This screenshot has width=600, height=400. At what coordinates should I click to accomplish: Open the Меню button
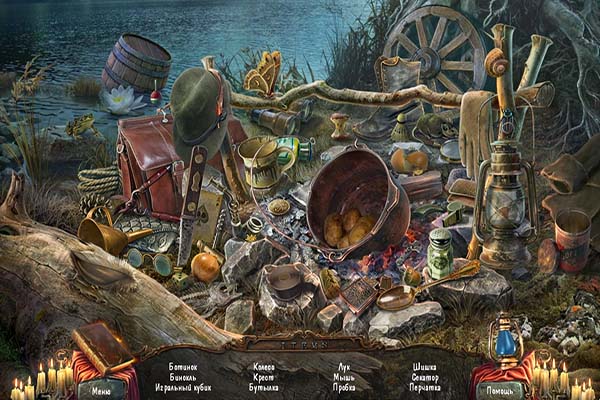point(101,391)
